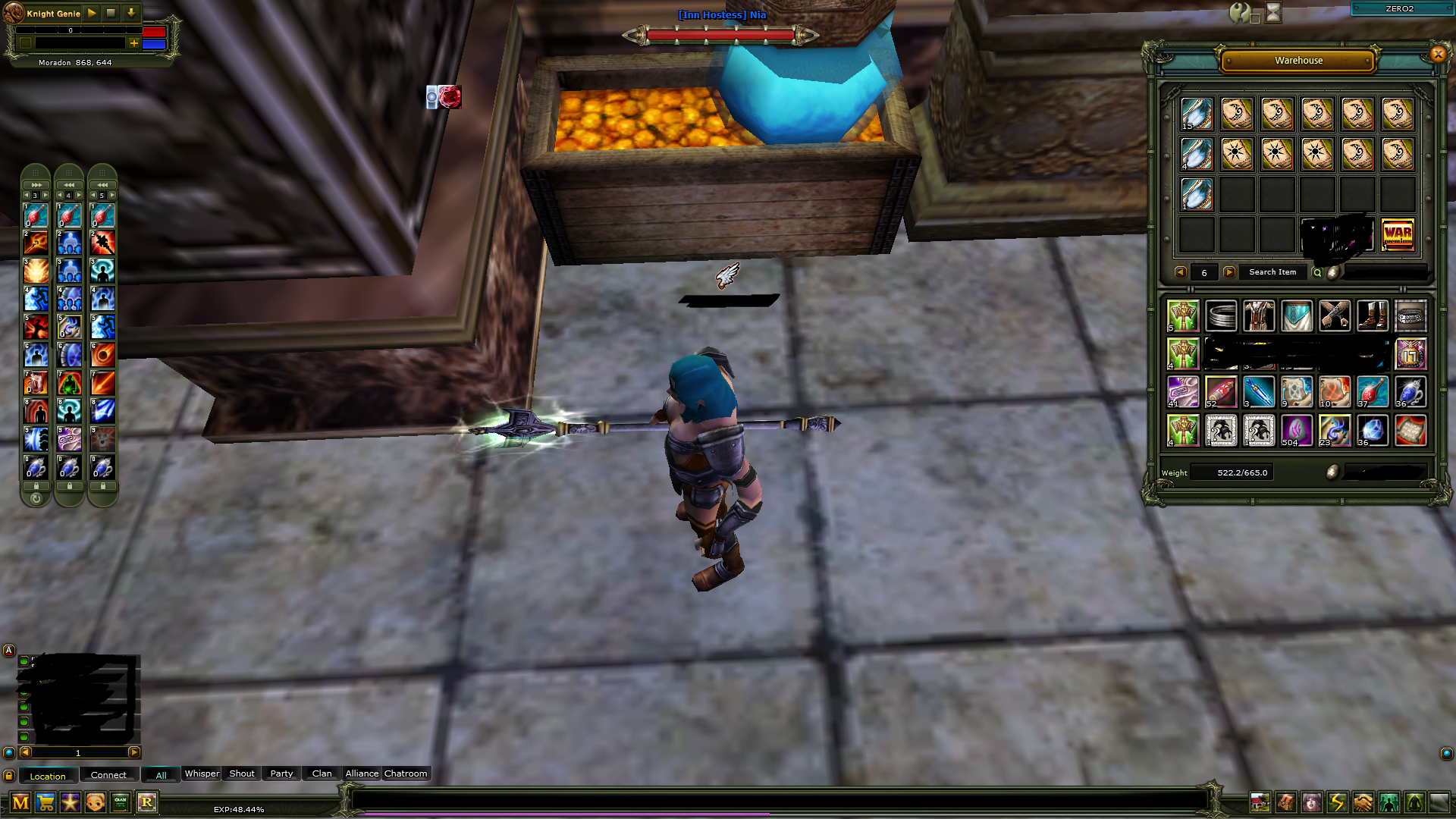Open the rankings R icon in bottom toolbar

146,802
